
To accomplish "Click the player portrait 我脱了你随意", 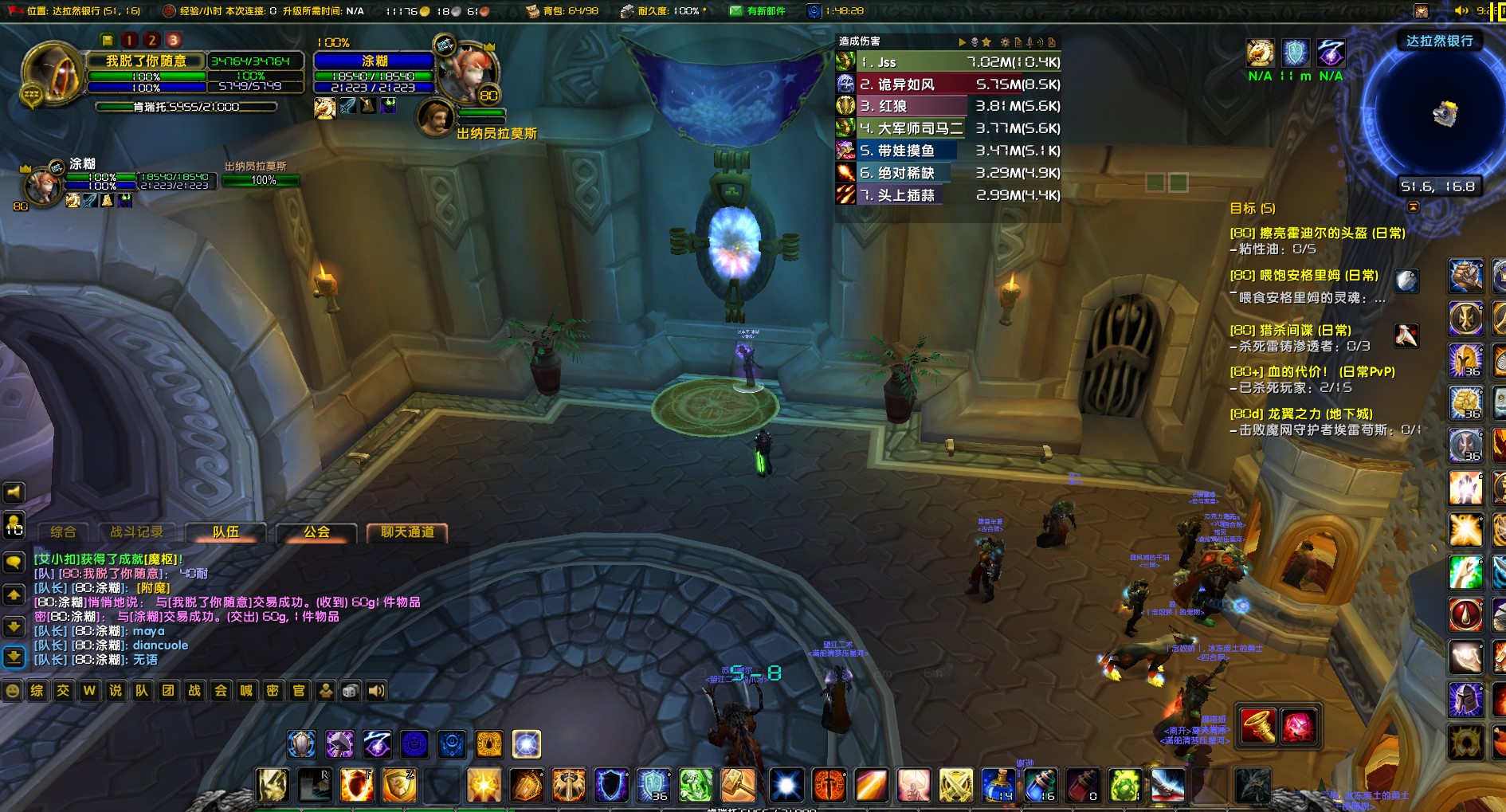I will coord(53,73).
